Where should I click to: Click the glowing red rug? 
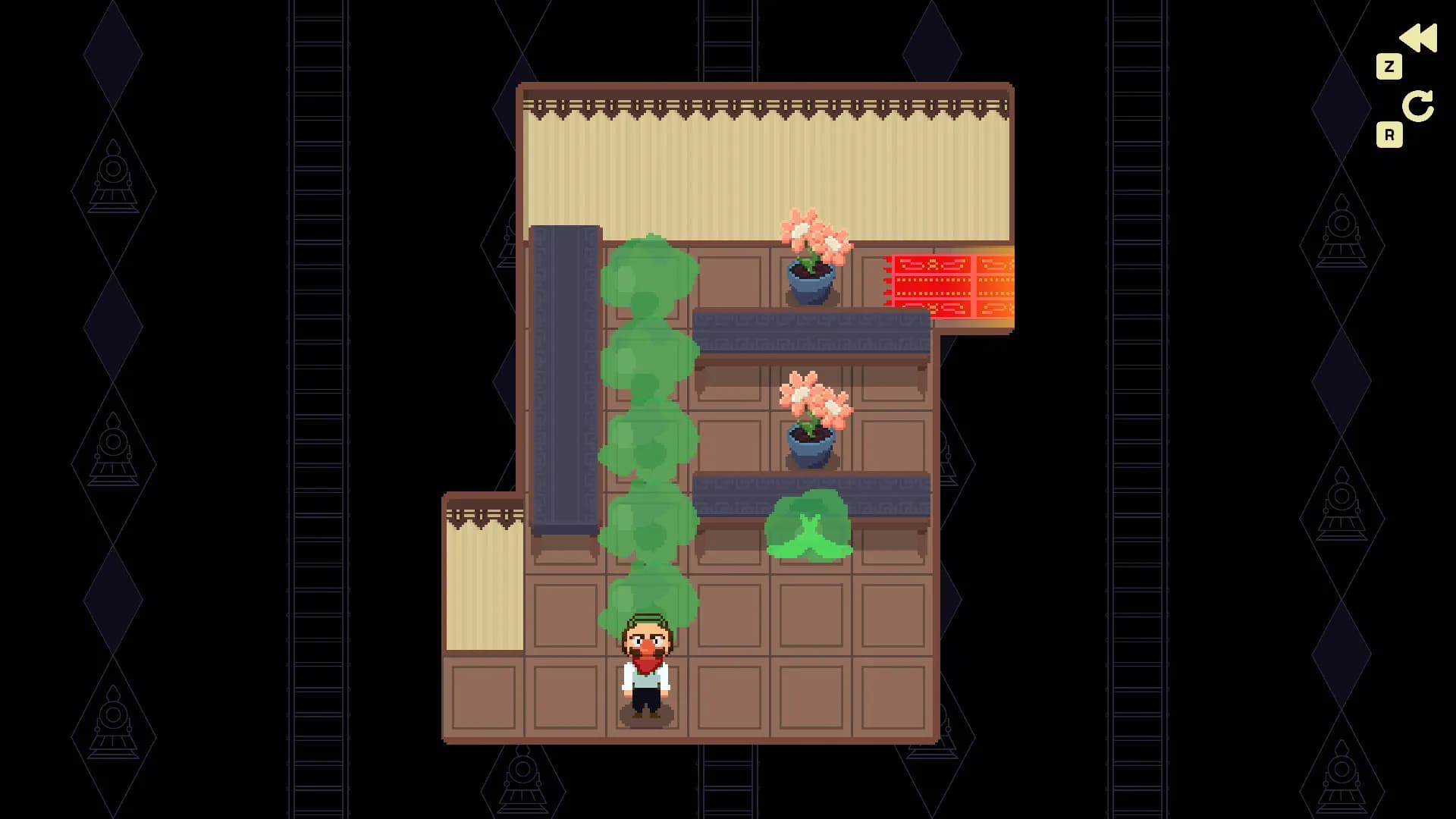pos(952,284)
